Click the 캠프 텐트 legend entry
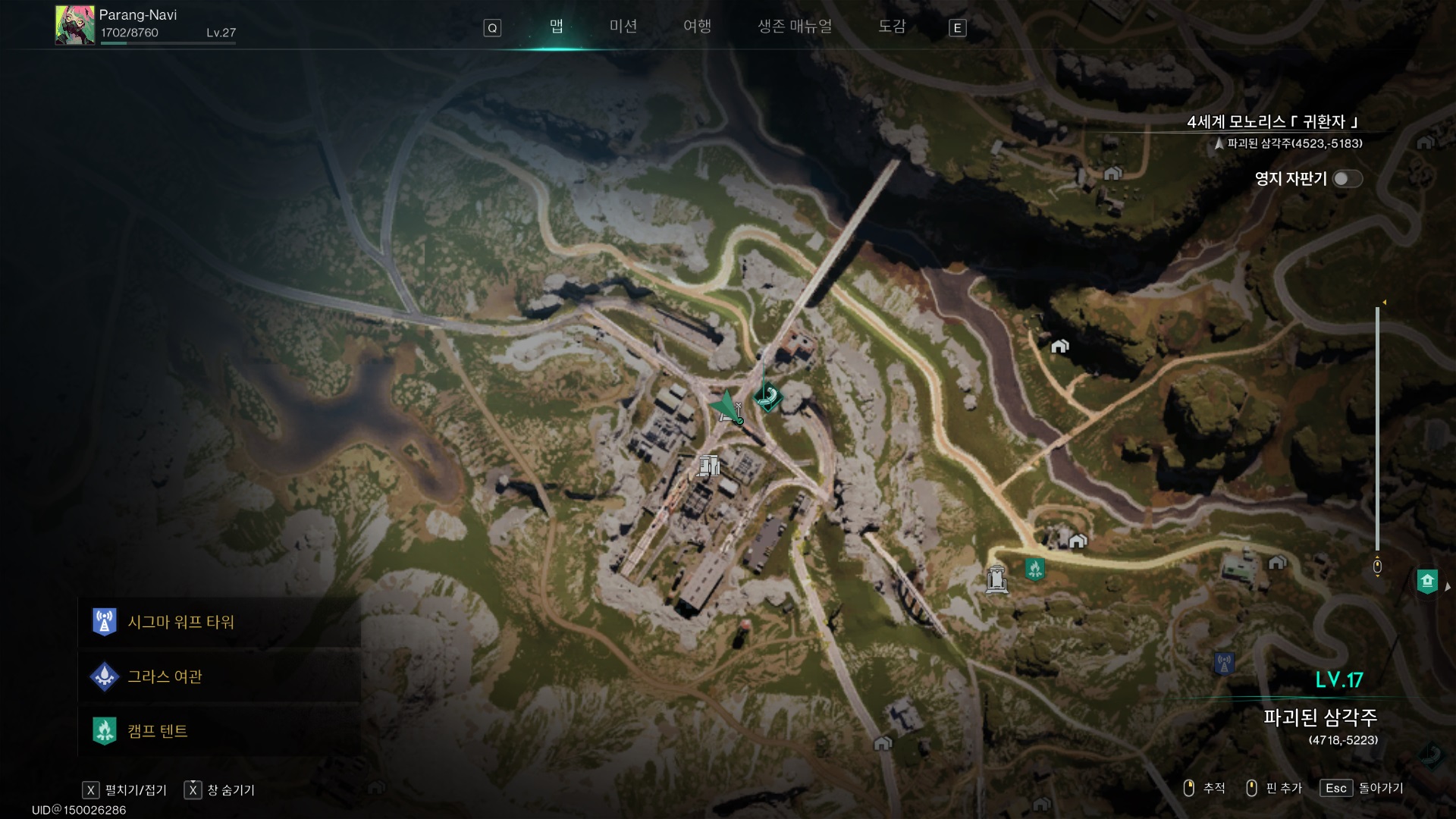 [157, 731]
